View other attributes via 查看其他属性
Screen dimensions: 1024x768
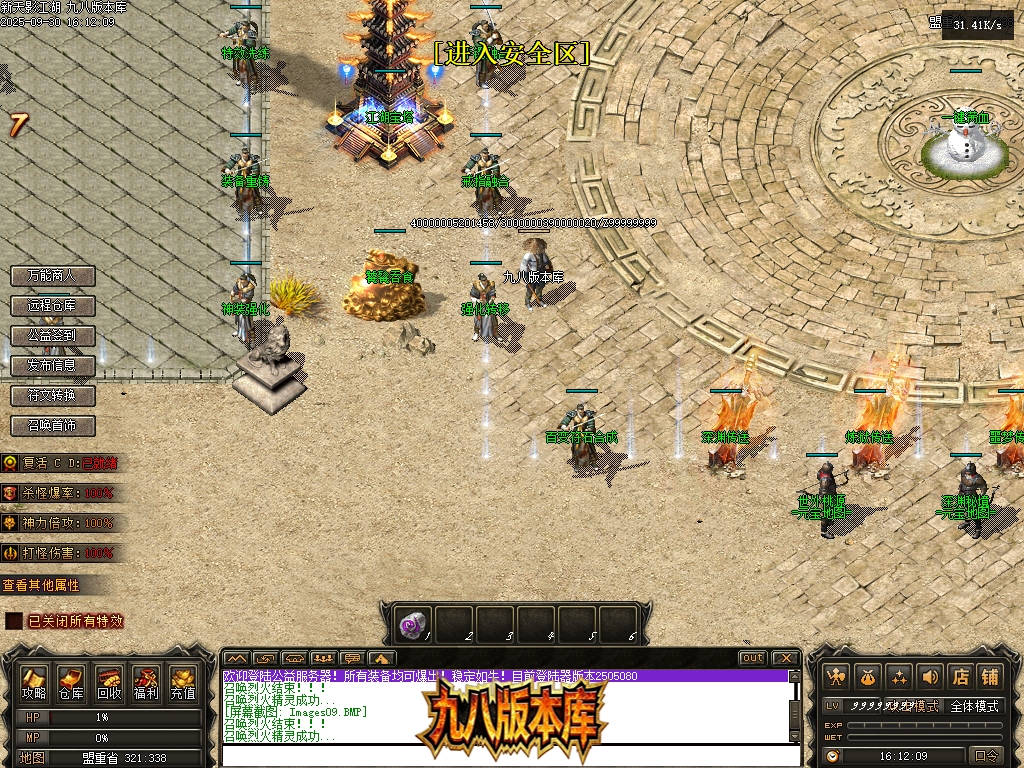point(42,585)
